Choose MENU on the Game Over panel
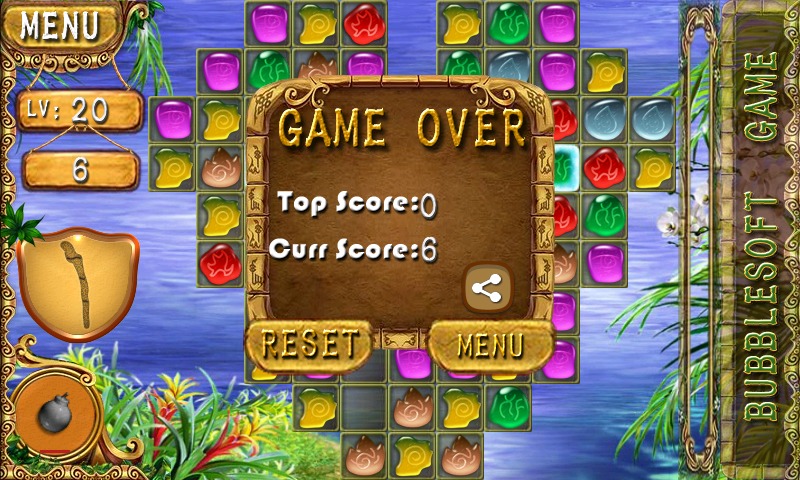The height and width of the screenshot is (480, 800). (490, 346)
